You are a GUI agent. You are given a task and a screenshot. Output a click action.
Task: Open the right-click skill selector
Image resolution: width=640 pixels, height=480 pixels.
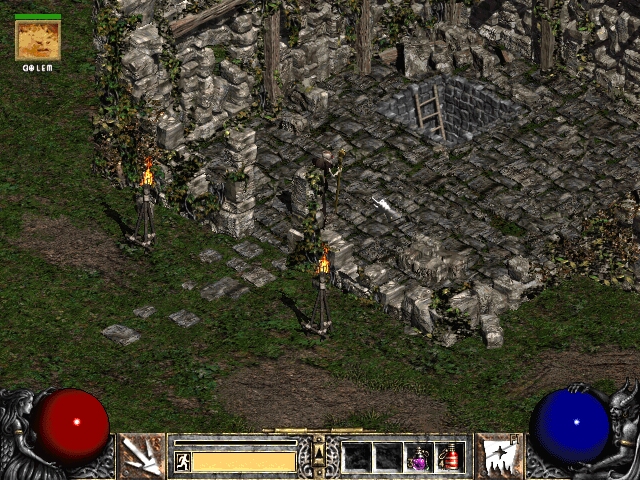click(x=498, y=455)
